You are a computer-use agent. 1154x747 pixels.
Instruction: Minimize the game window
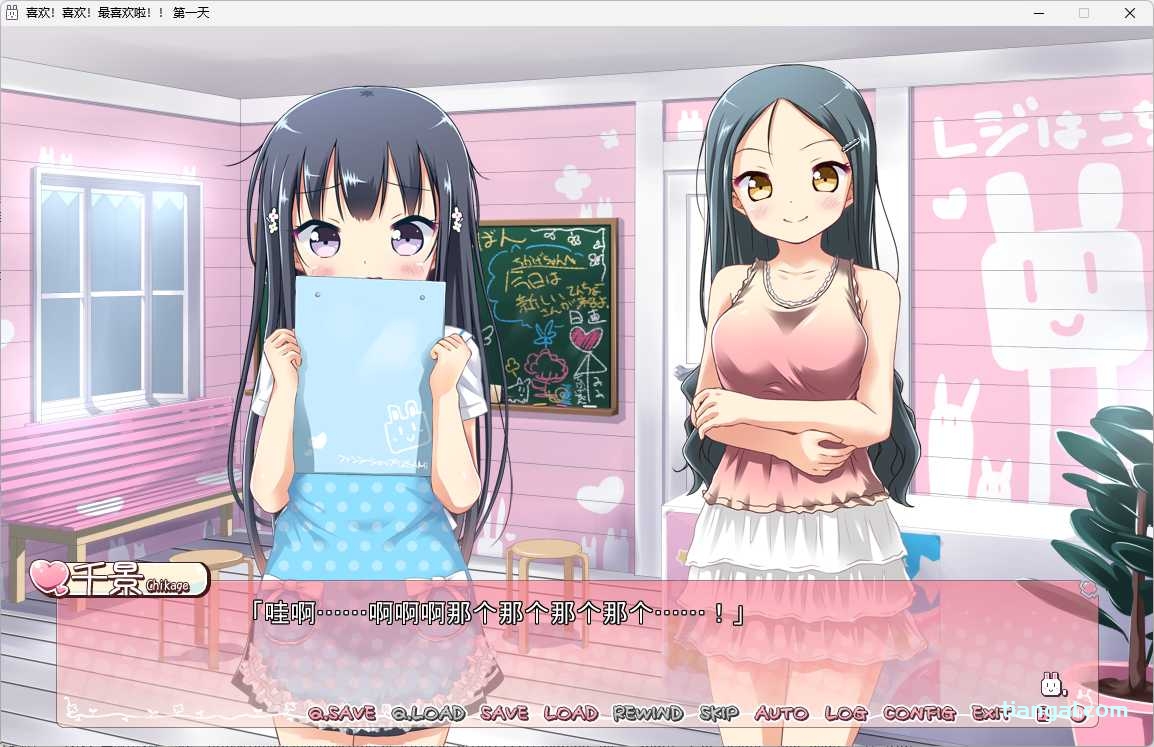pos(1038,13)
